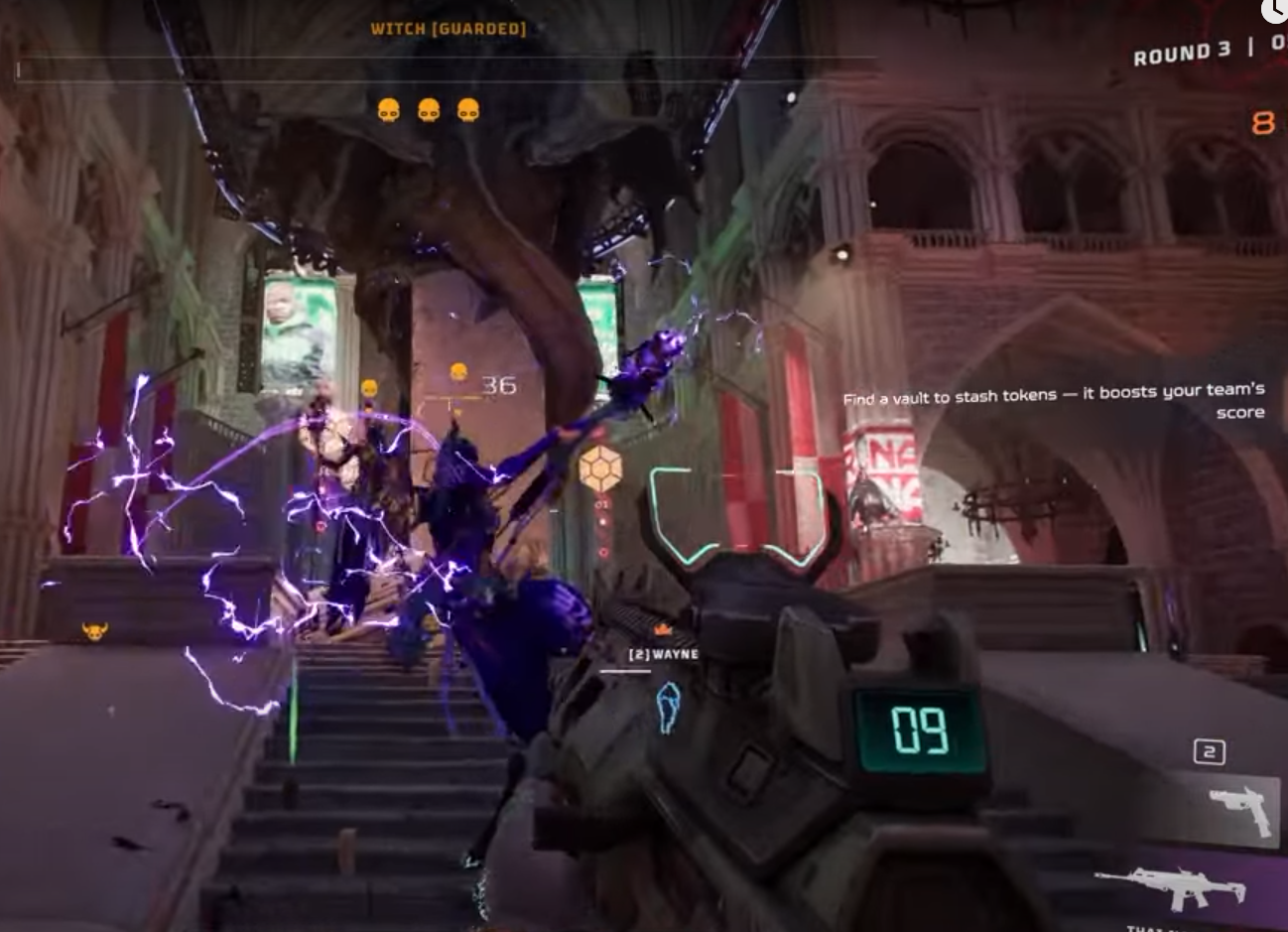The height and width of the screenshot is (932, 1288).
Task: Click the orange bull skull marker
Action: [95, 630]
